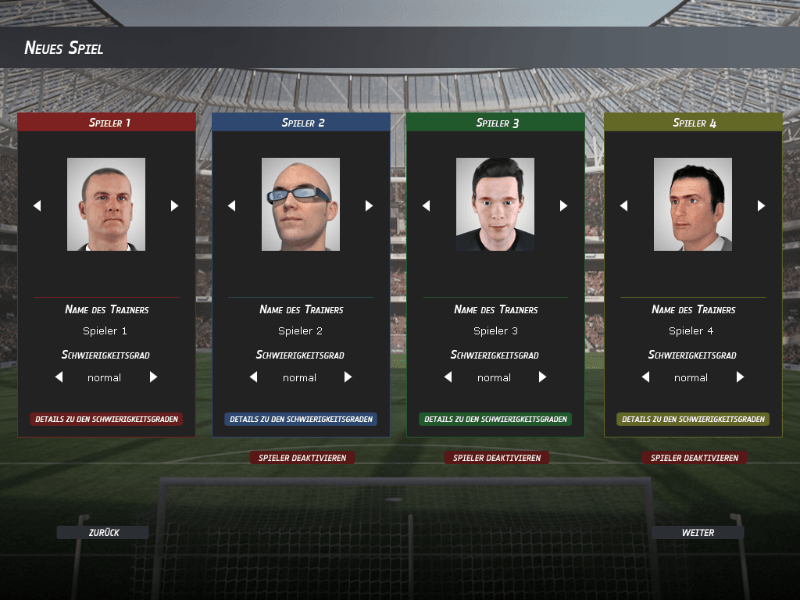Image resolution: width=800 pixels, height=600 pixels.
Task: Show previous portrait for Spieler 1
Action: coord(37,205)
